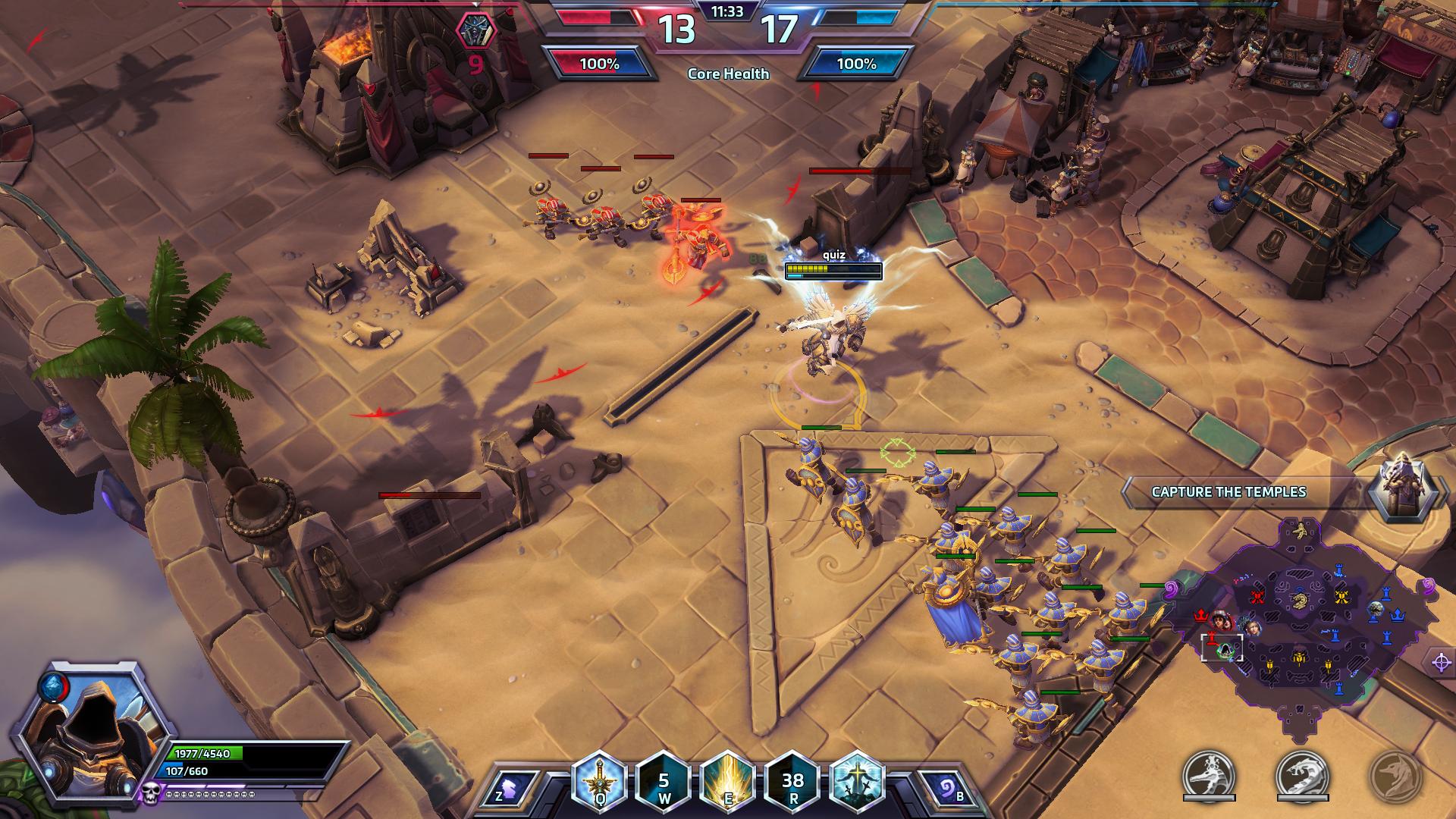Click the glowing cross trait ability icon

[858, 780]
